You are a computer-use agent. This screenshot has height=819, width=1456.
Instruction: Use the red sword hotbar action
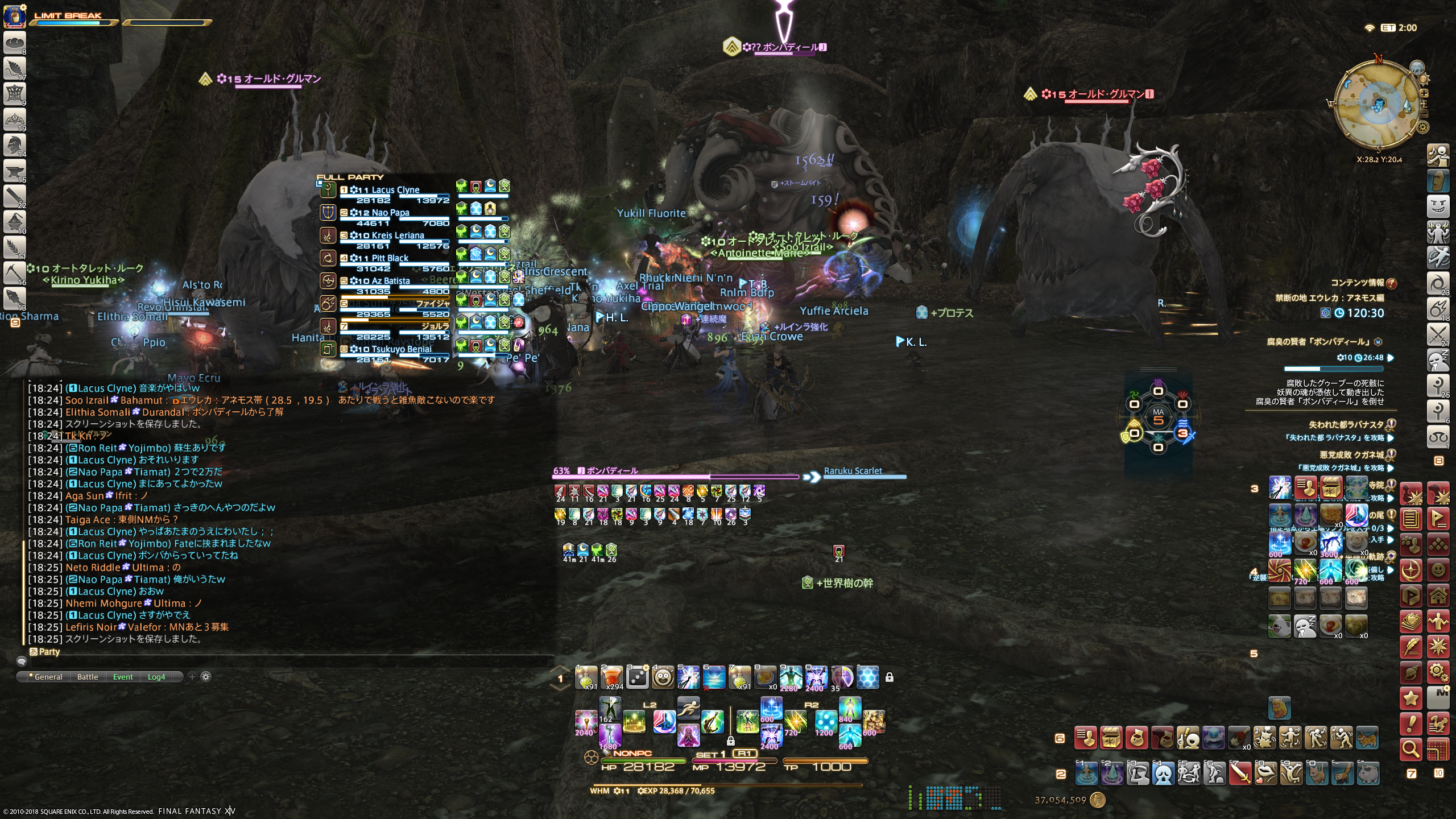pyautogui.click(x=1240, y=773)
